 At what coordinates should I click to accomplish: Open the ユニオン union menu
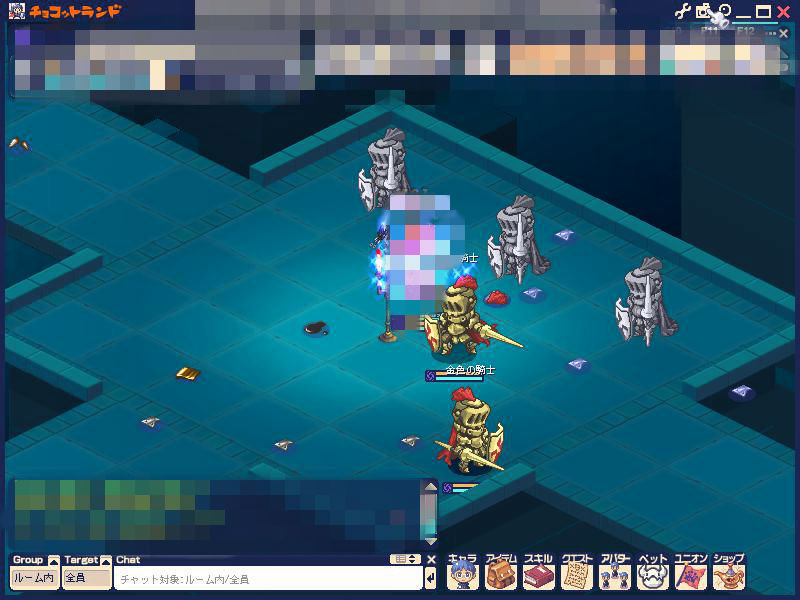click(690, 574)
